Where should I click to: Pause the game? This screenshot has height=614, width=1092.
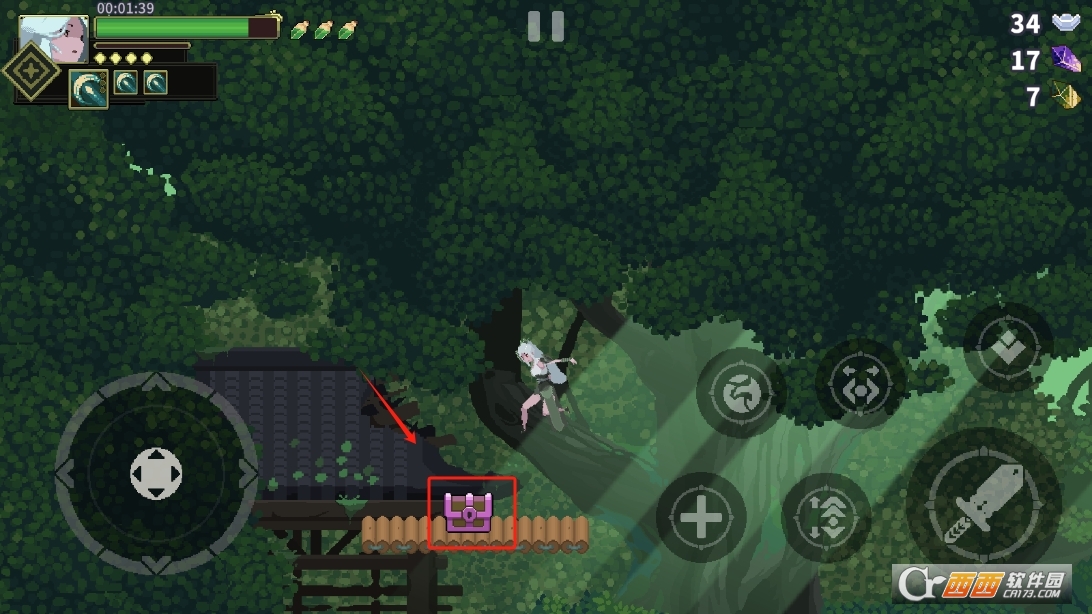click(545, 27)
